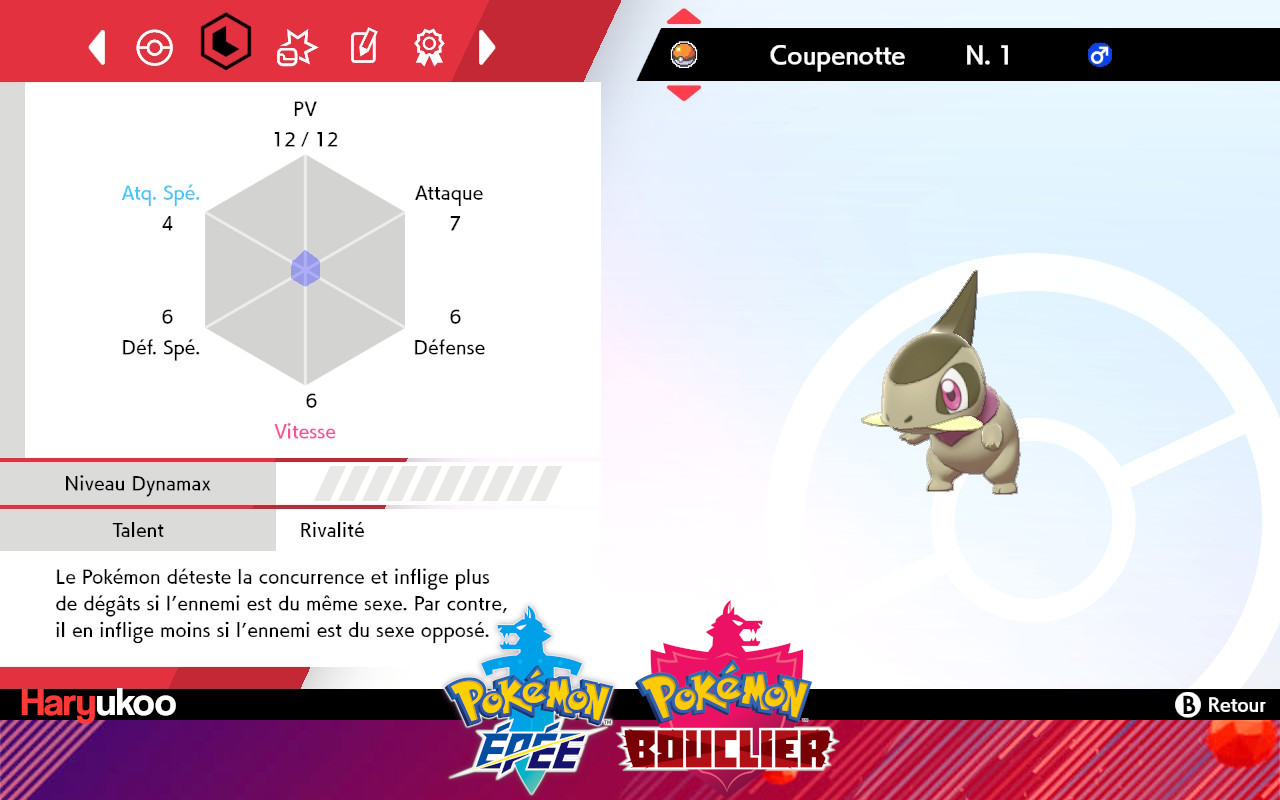Select the male gender symbol
Image resolution: width=1280 pixels, height=800 pixels.
tap(1097, 56)
